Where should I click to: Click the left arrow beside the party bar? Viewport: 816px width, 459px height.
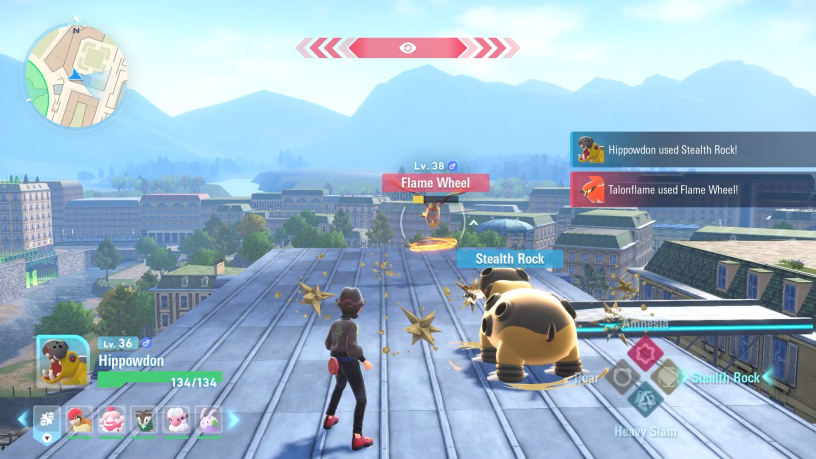point(23,420)
